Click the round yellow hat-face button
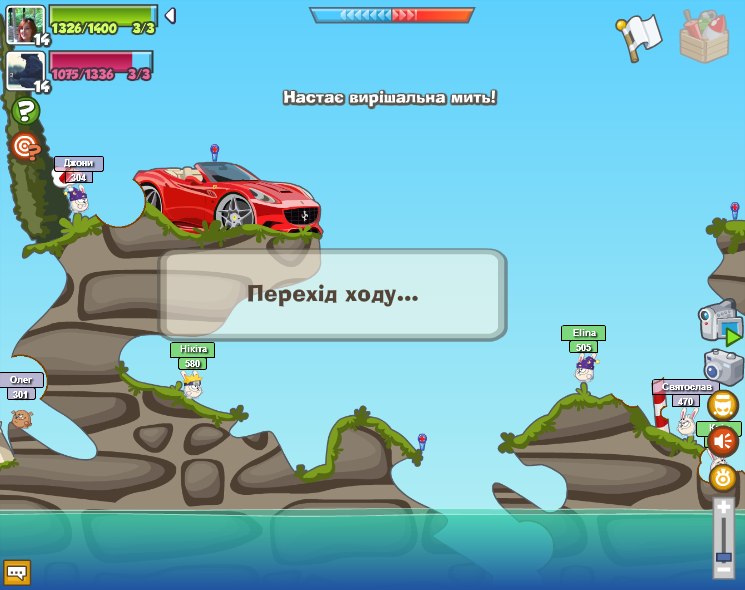Screen dimensions: 745x590 click(722, 405)
